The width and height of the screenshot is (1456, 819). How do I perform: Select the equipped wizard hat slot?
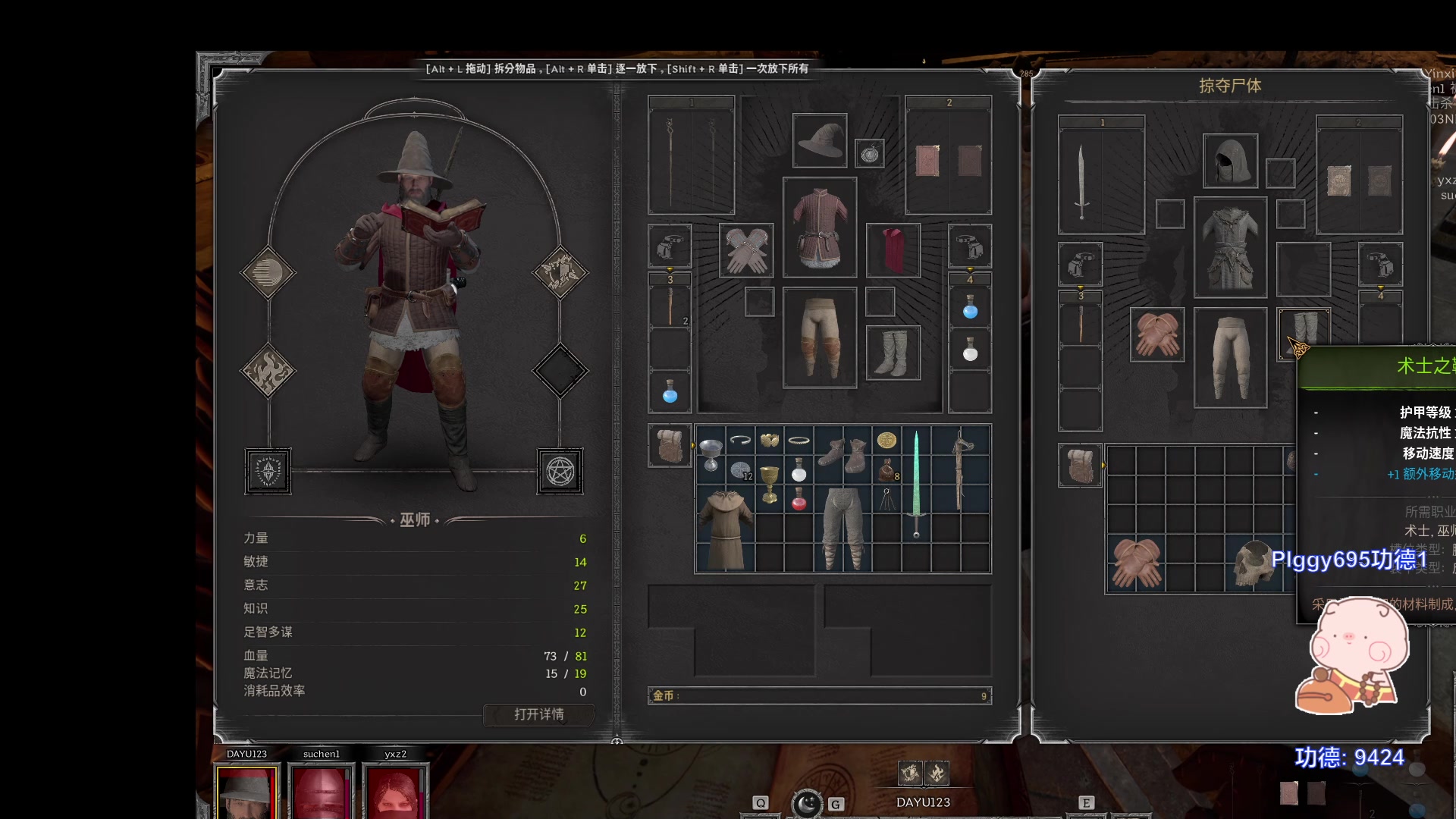point(820,141)
